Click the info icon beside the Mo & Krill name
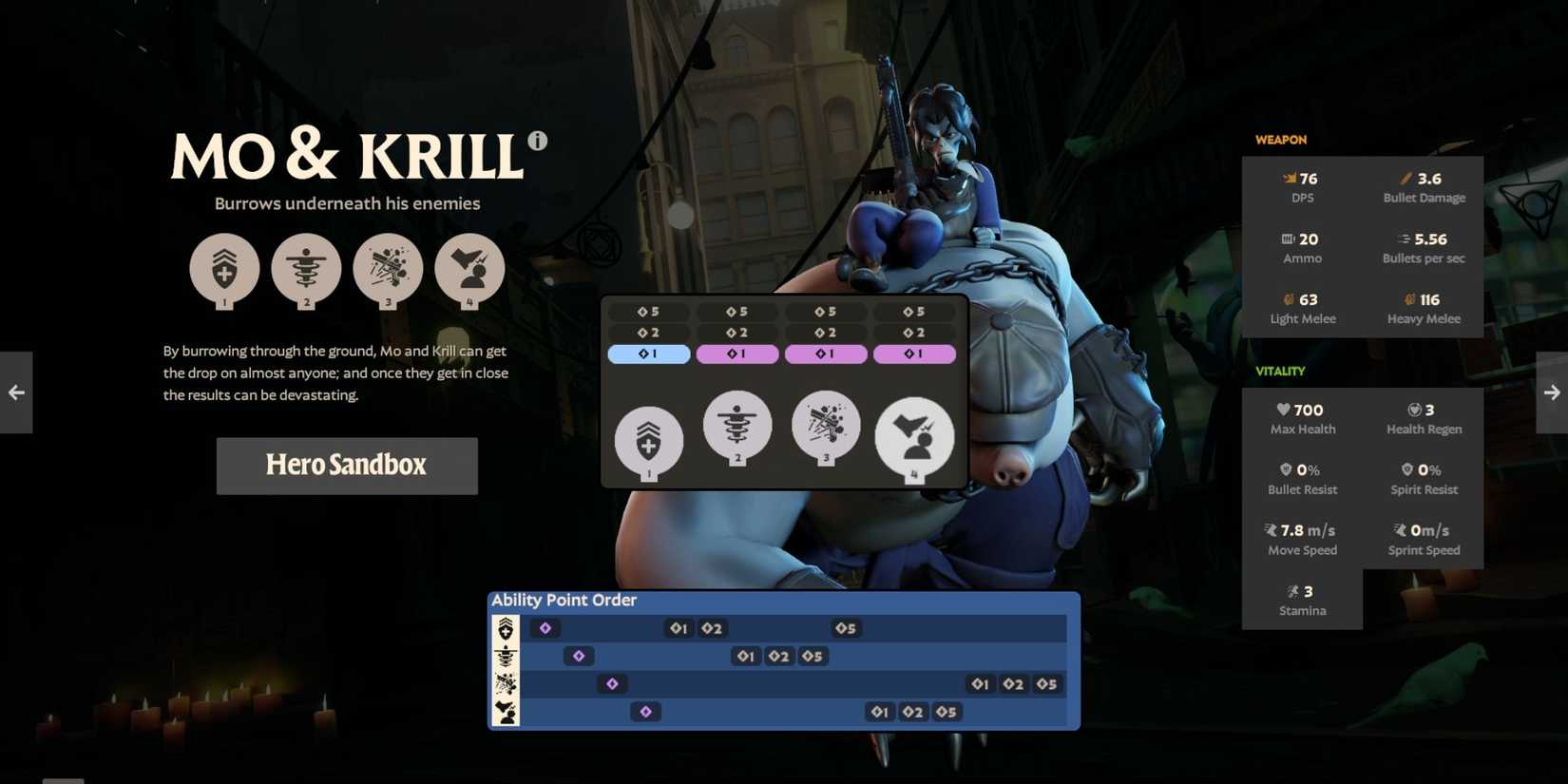Screen dimensions: 1568x784 click(x=539, y=140)
